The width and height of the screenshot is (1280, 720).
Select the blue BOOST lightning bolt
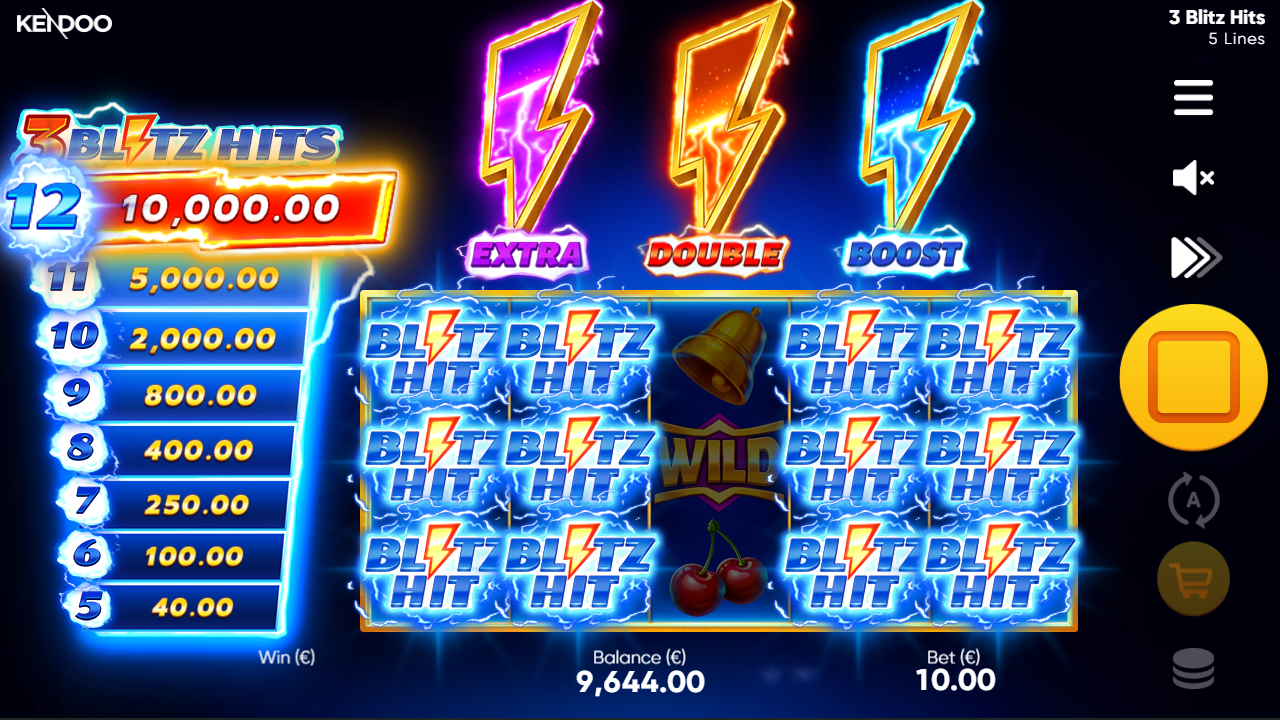tap(910, 140)
